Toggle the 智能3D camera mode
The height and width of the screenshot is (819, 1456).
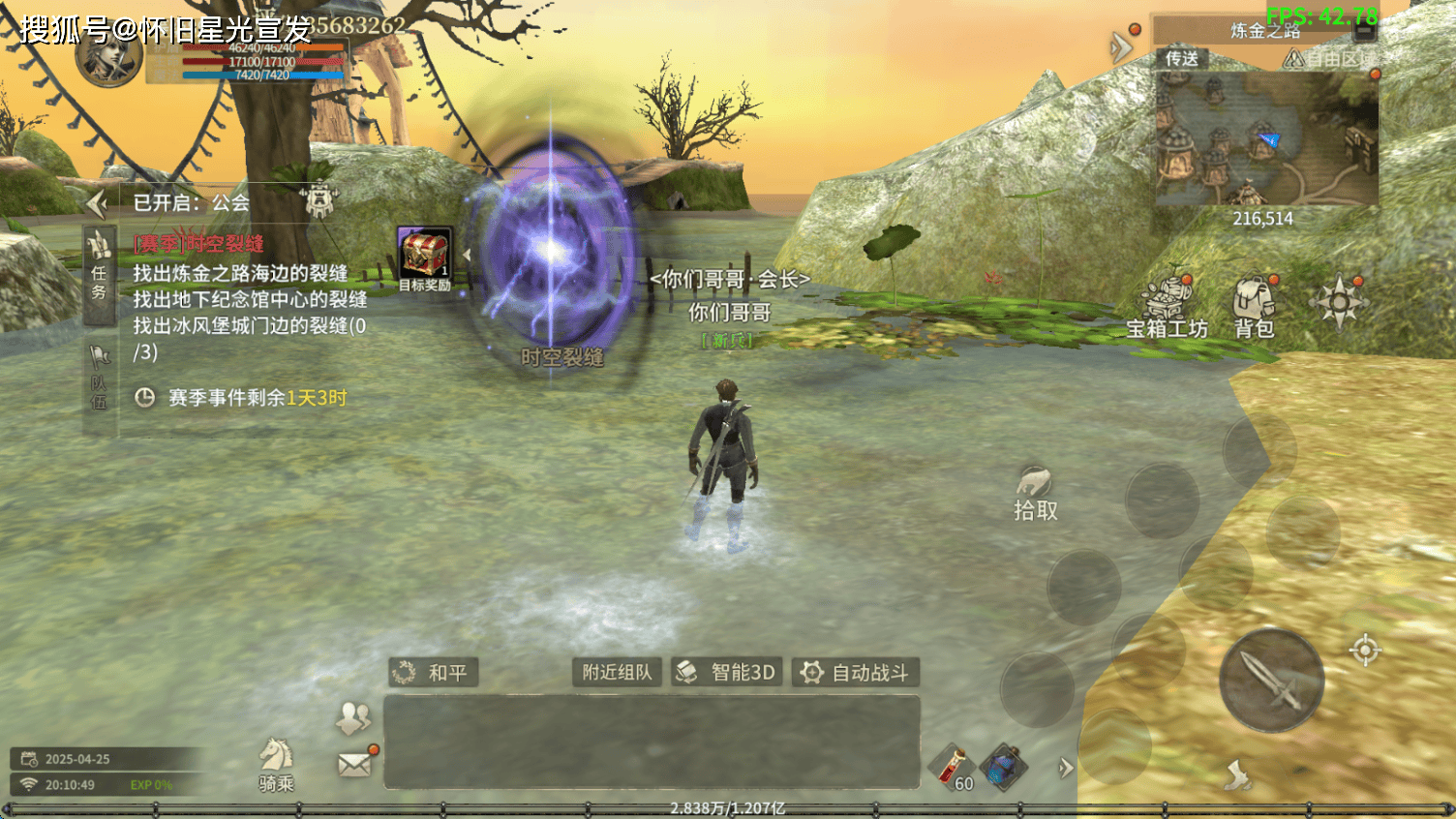coord(727,672)
